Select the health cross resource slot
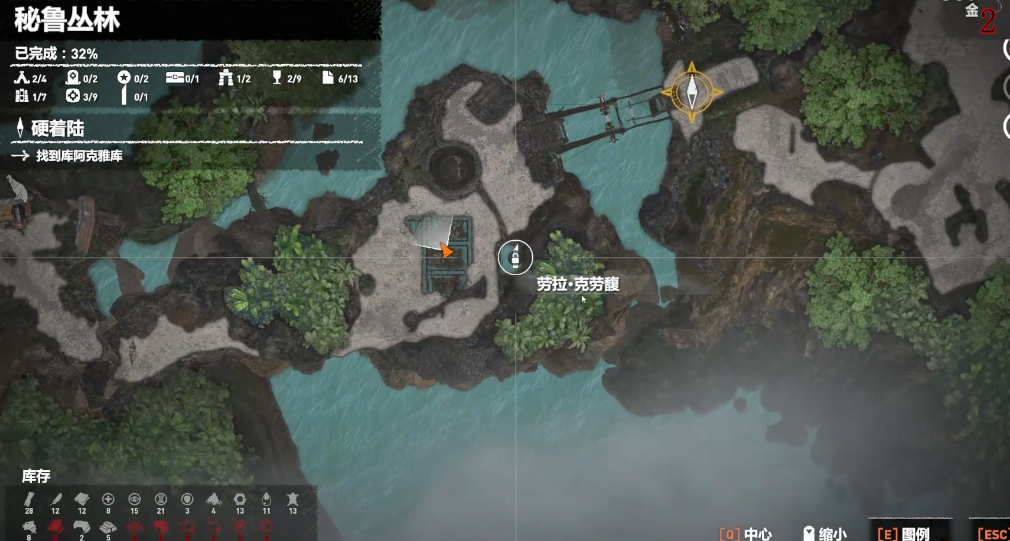 [x=108, y=499]
